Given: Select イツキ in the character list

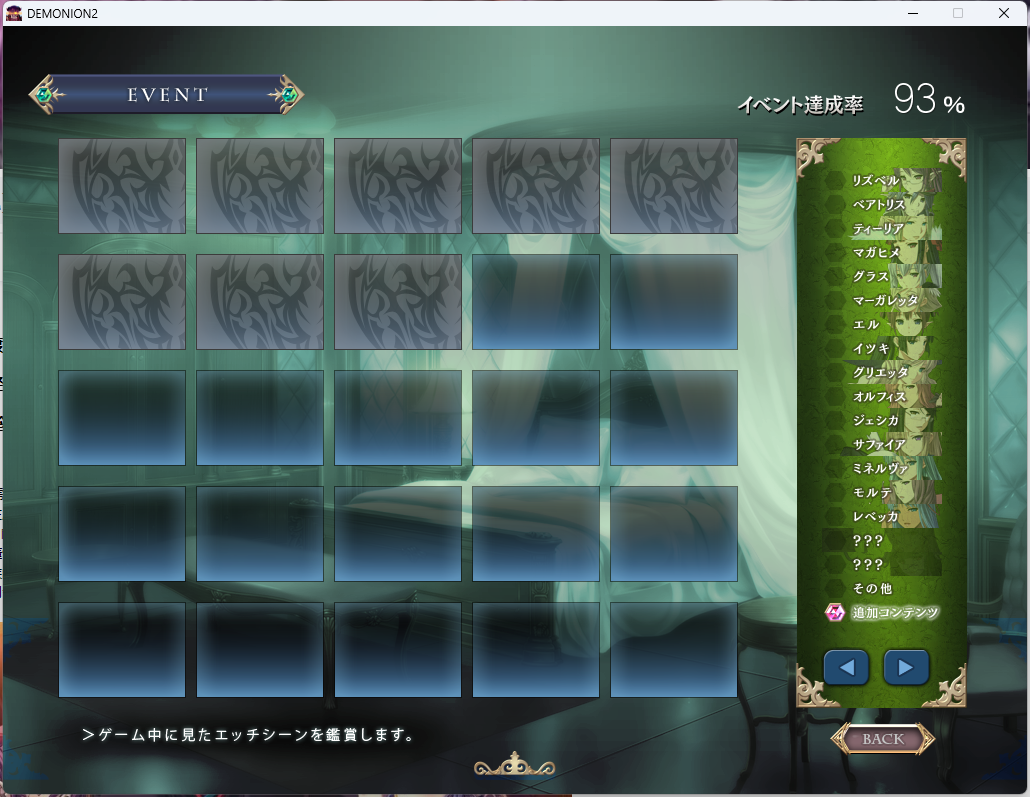Looking at the screenshot, I should coord(871,349).
